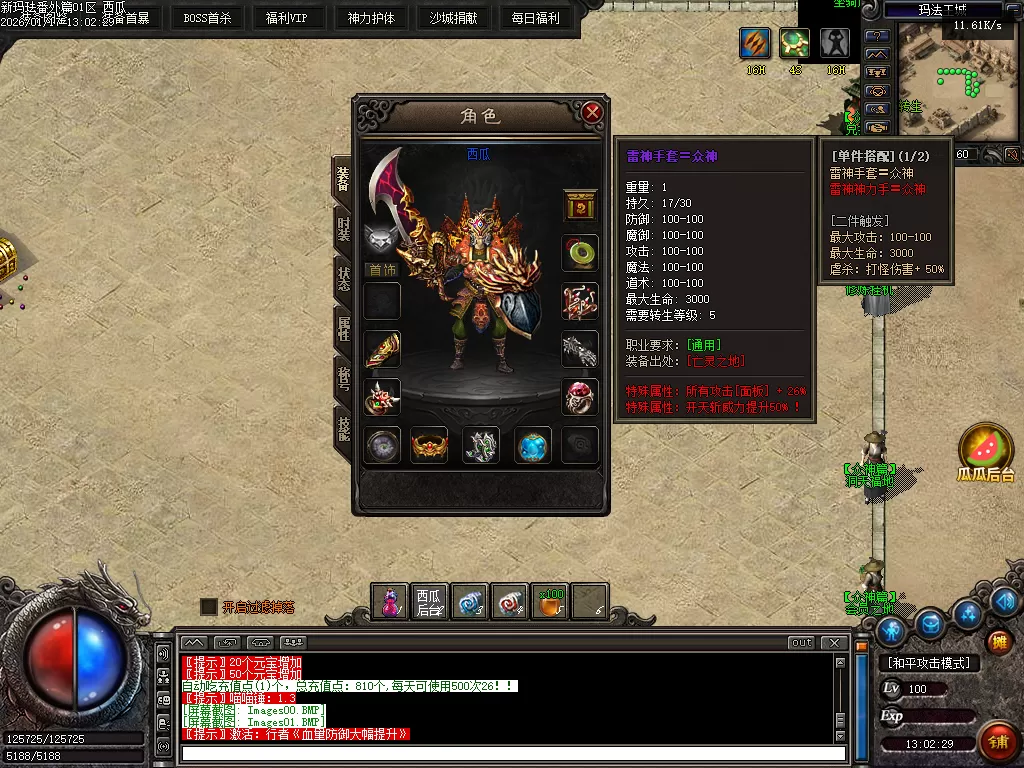Open the BOSS首杀 menu
Viewport: 1024px width, 768px height.
[207, 18]
